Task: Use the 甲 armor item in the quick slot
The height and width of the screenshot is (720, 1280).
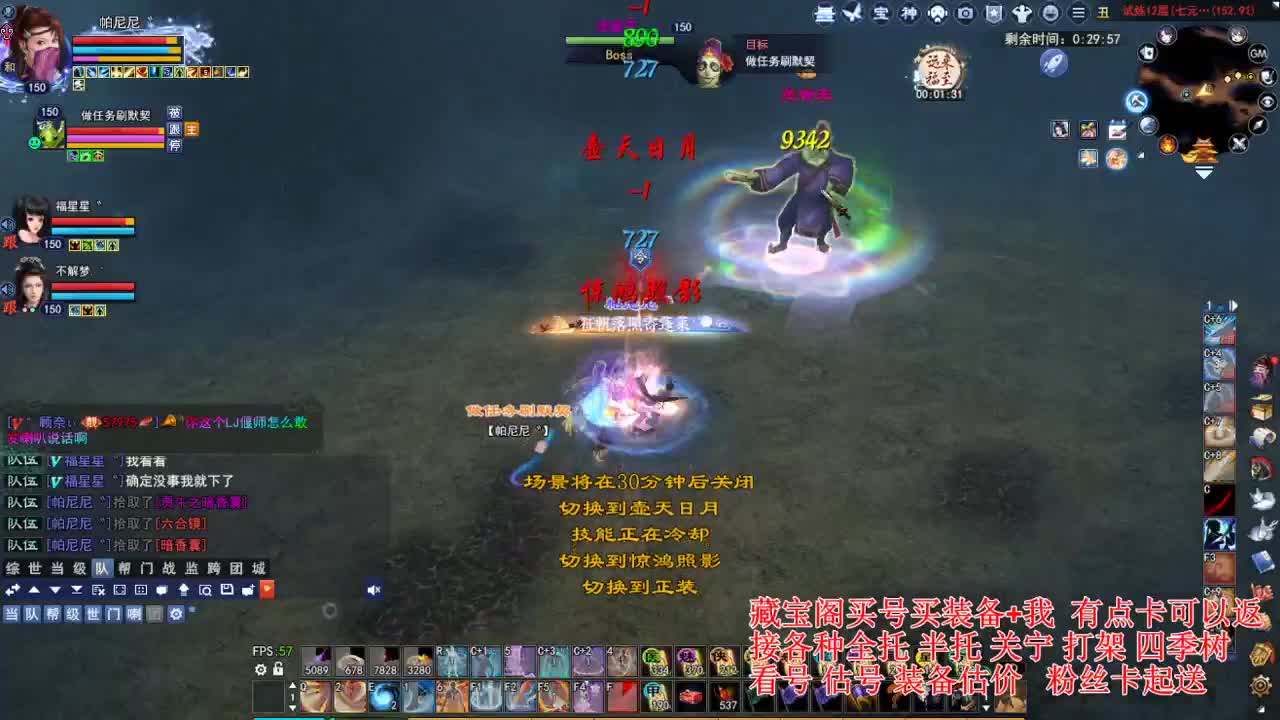Action: (652, 694)
